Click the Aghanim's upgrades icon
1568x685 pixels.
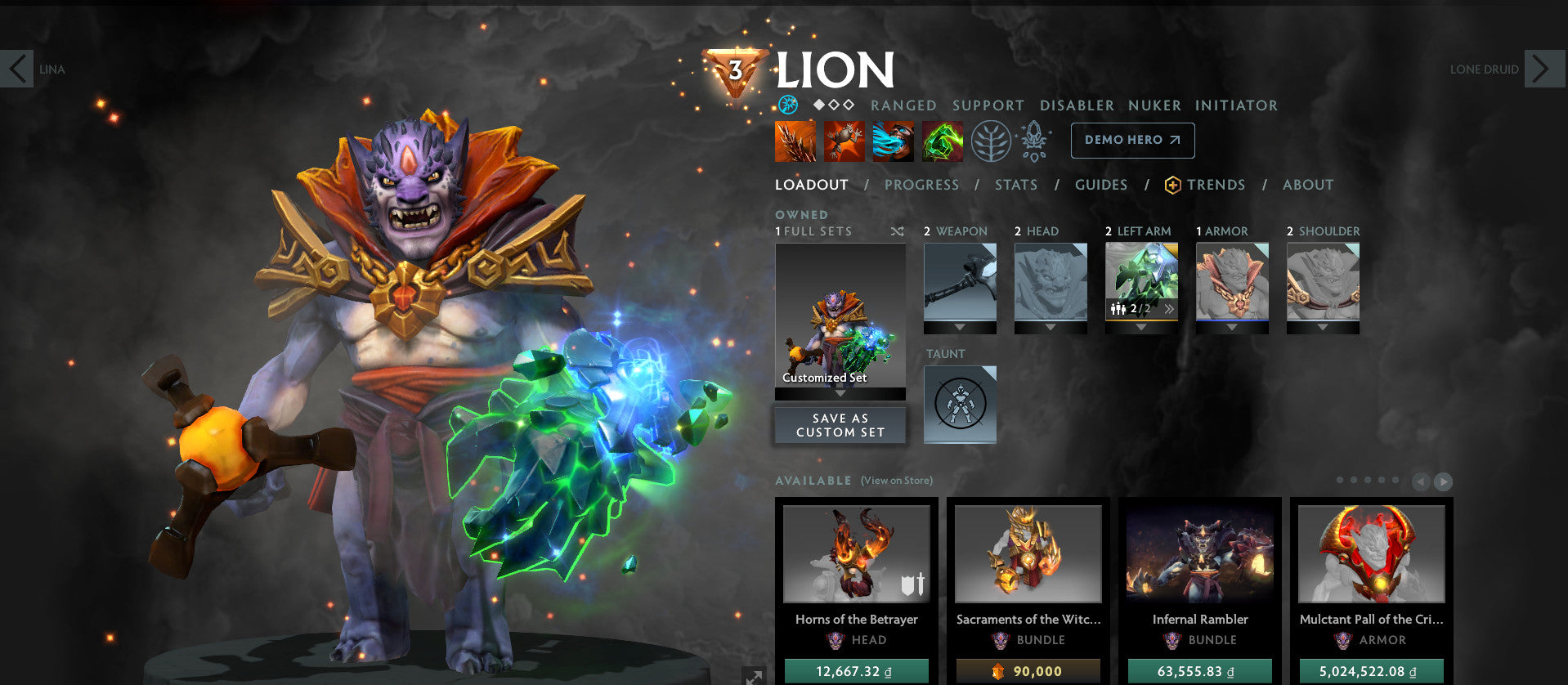[1034, 140]
